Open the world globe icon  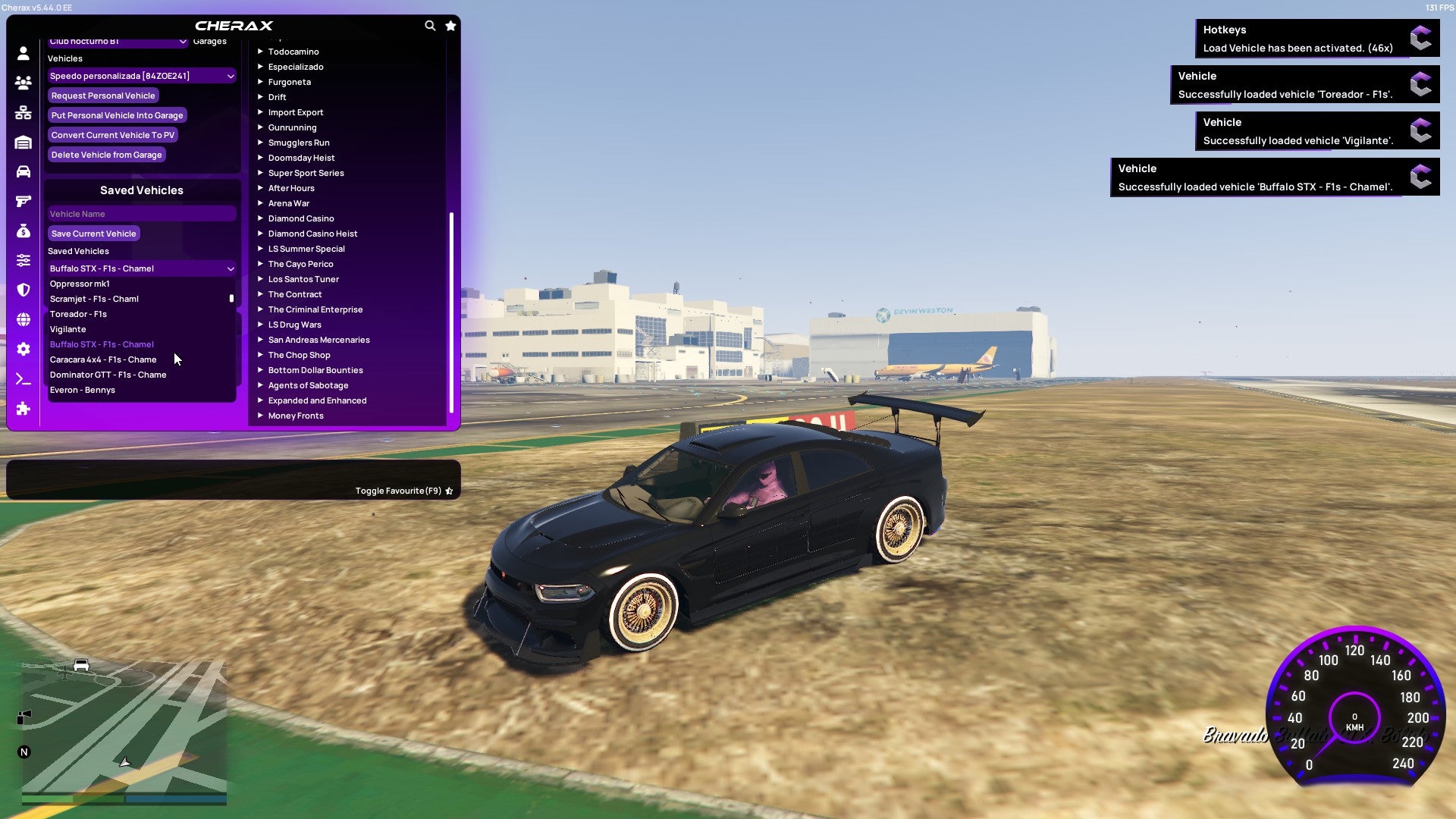(x=23, y=316)
